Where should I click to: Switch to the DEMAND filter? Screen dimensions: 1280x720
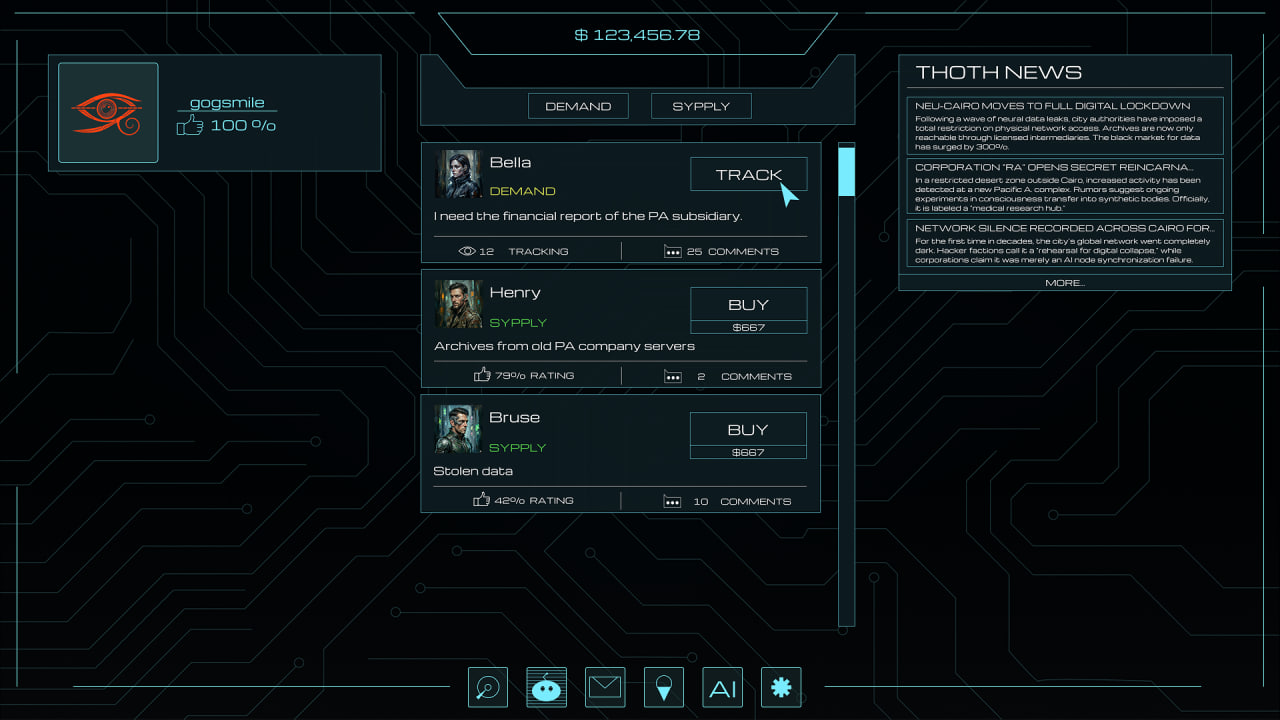coord(578,105)
